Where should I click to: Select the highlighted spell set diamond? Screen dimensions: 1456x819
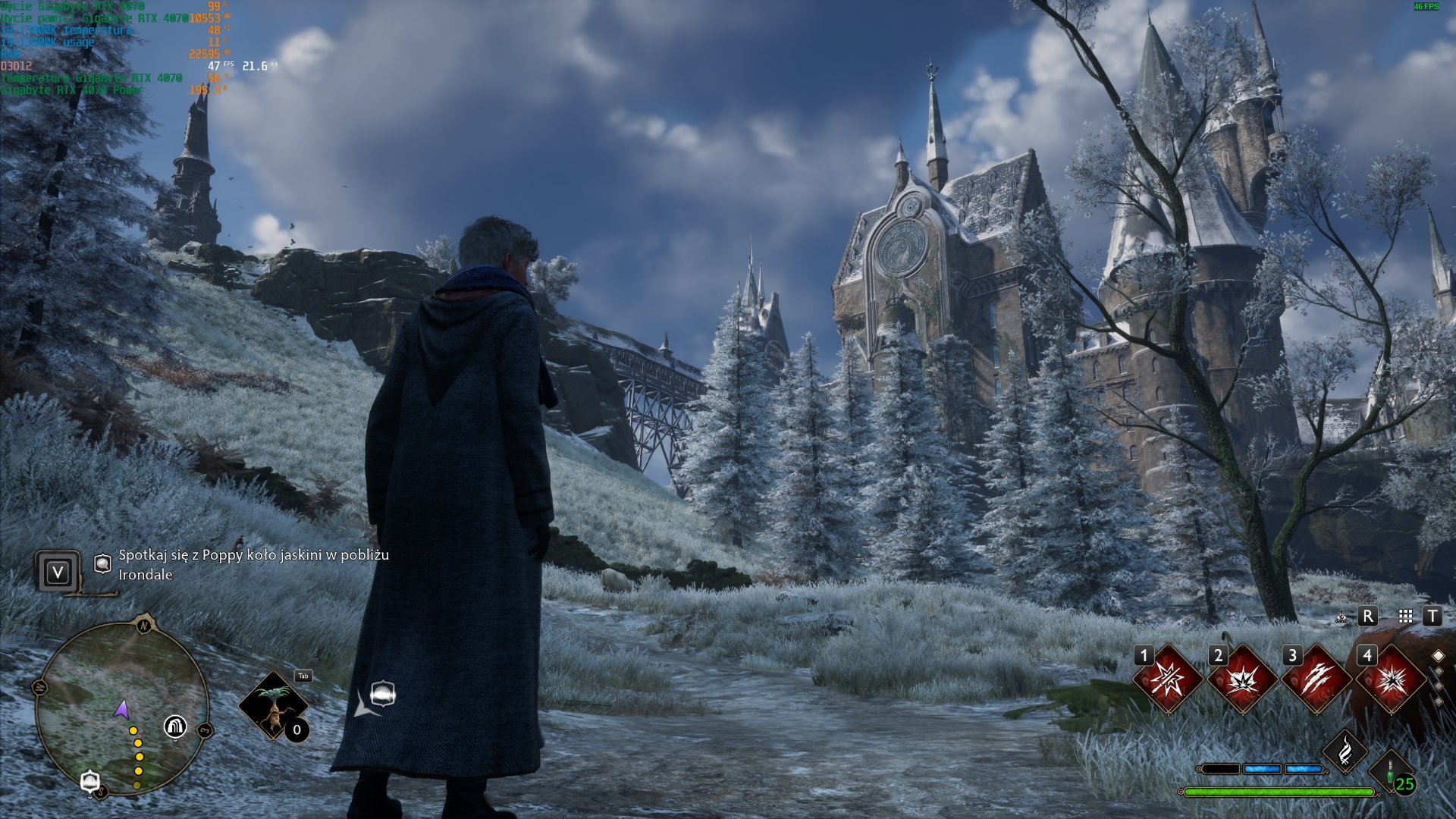coord(1438,656)
